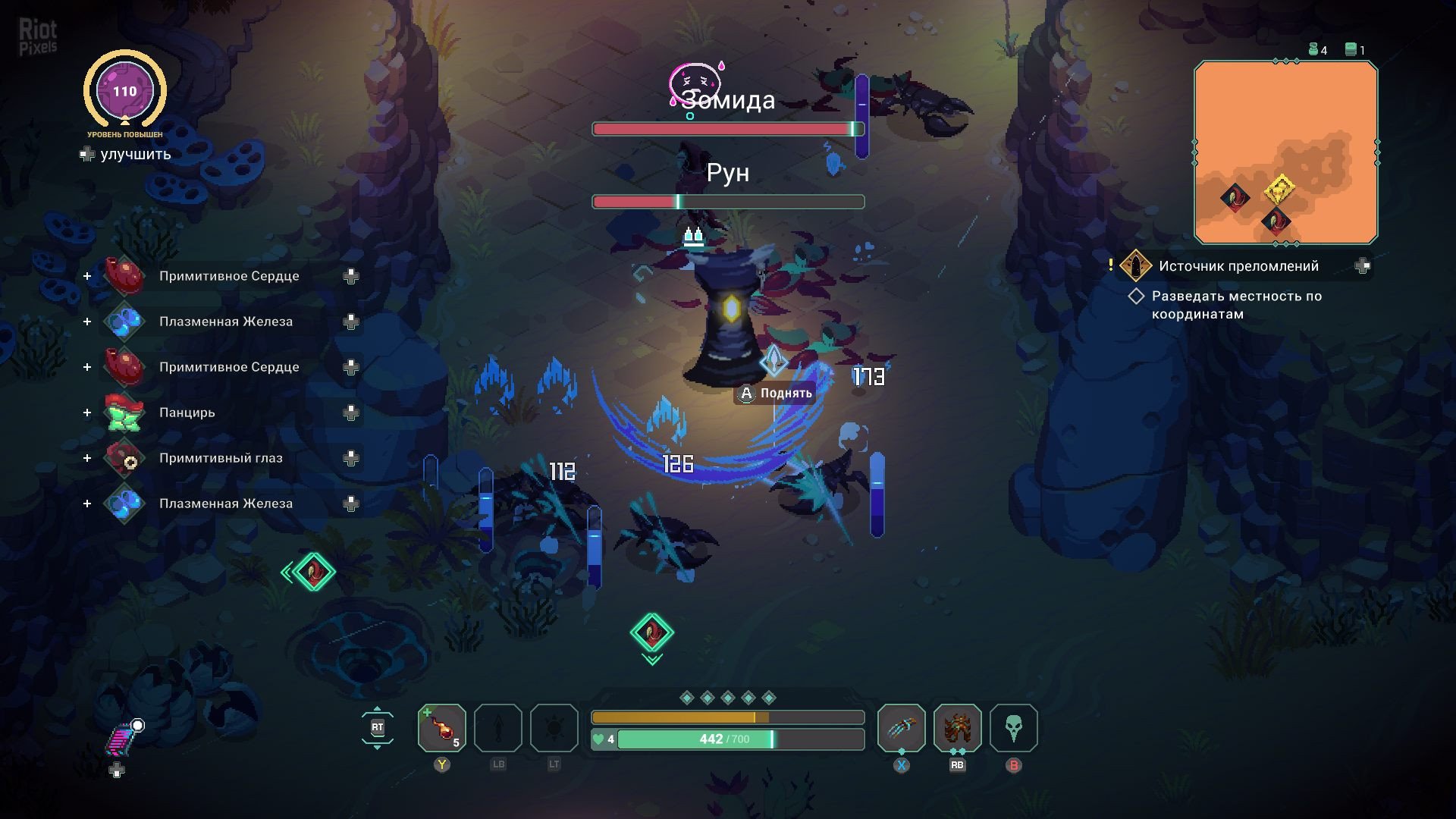Image resolution: width=1456 pixels, height=819 pixels.
Task: Activate the claw weapon ability slot
Action: (x=901, y=728)
